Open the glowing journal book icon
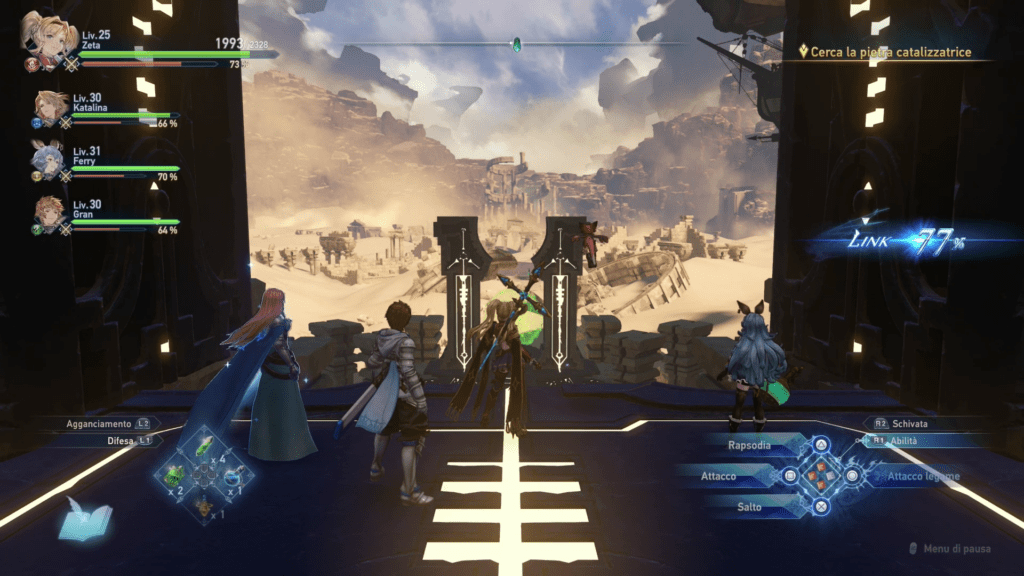The width and height of the screenshot is (1024, 576). tap(84, 518)
